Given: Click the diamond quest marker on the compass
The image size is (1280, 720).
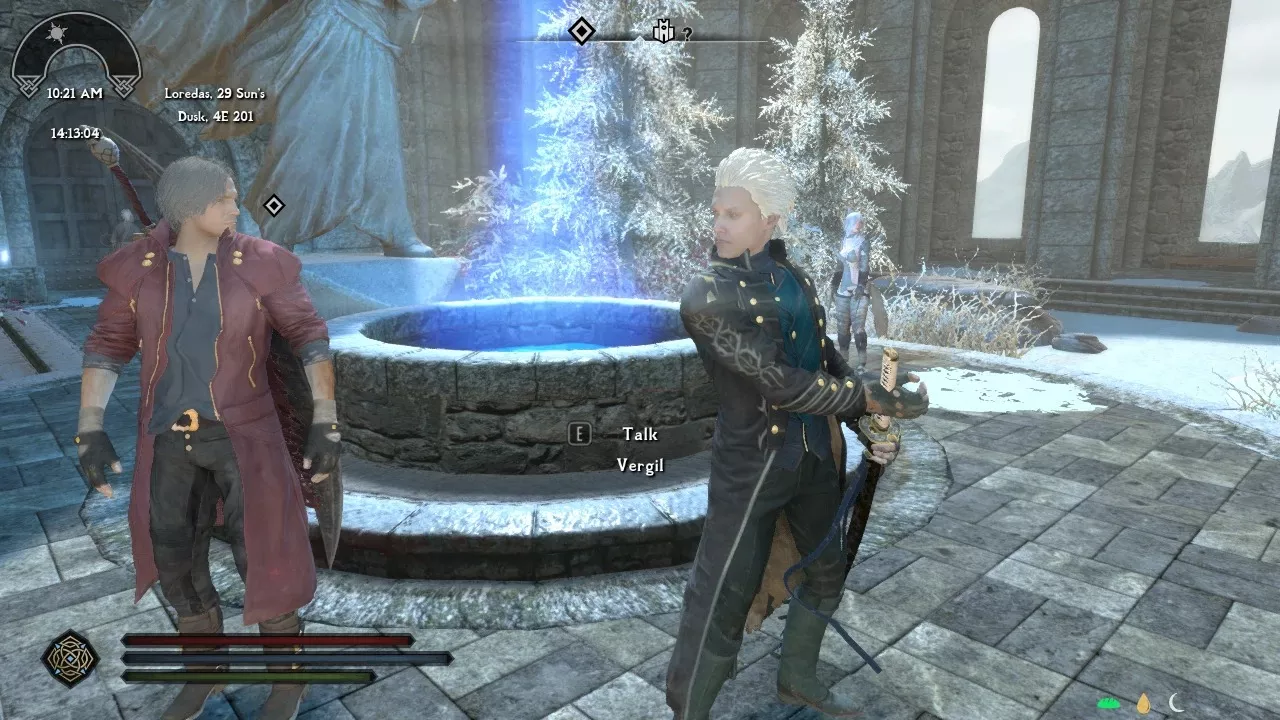Looking at the screenshot, I should tap(580, 29).
